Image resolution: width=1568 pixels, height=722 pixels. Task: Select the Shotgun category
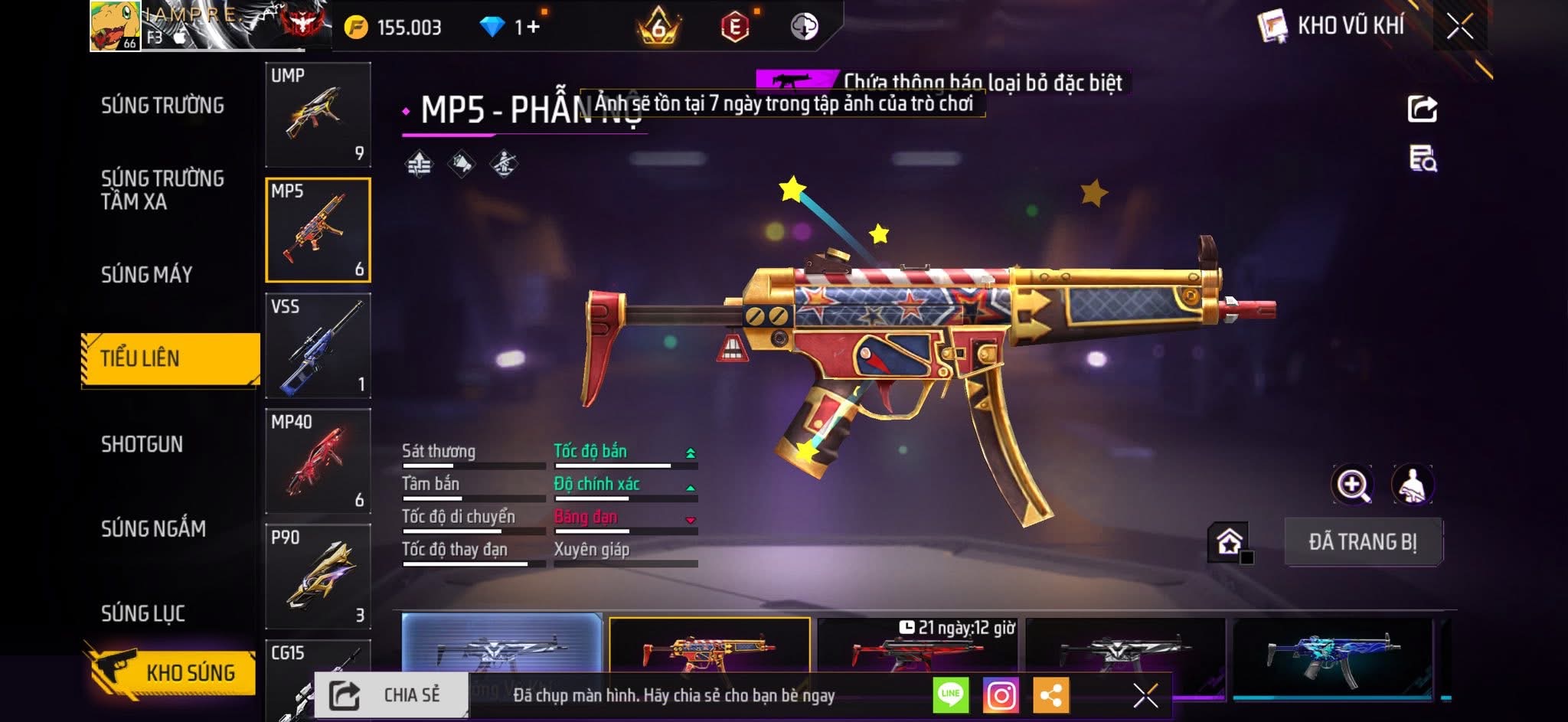click(x=142, y=444)
